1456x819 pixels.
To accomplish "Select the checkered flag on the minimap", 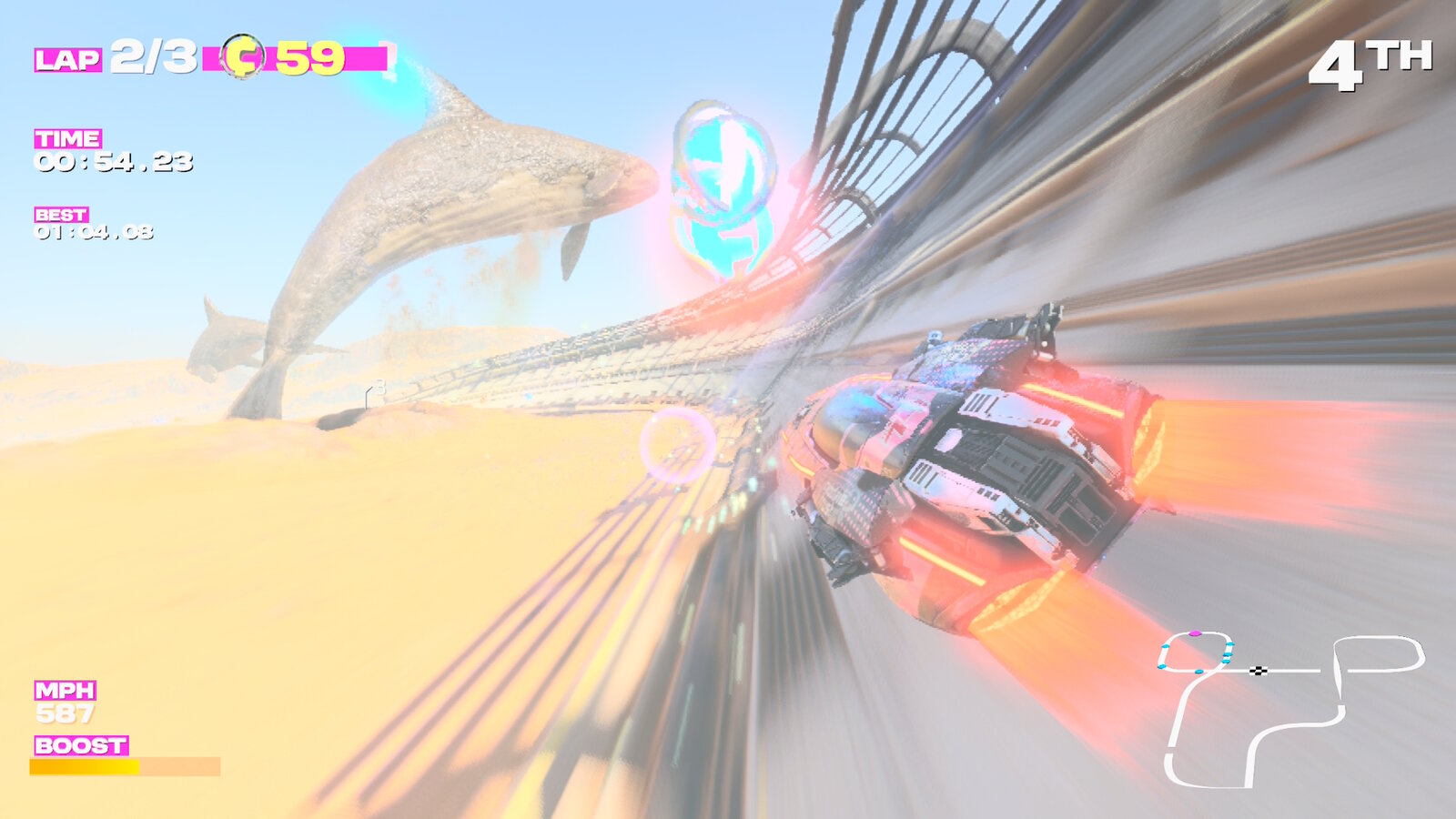I will 1258,671.
